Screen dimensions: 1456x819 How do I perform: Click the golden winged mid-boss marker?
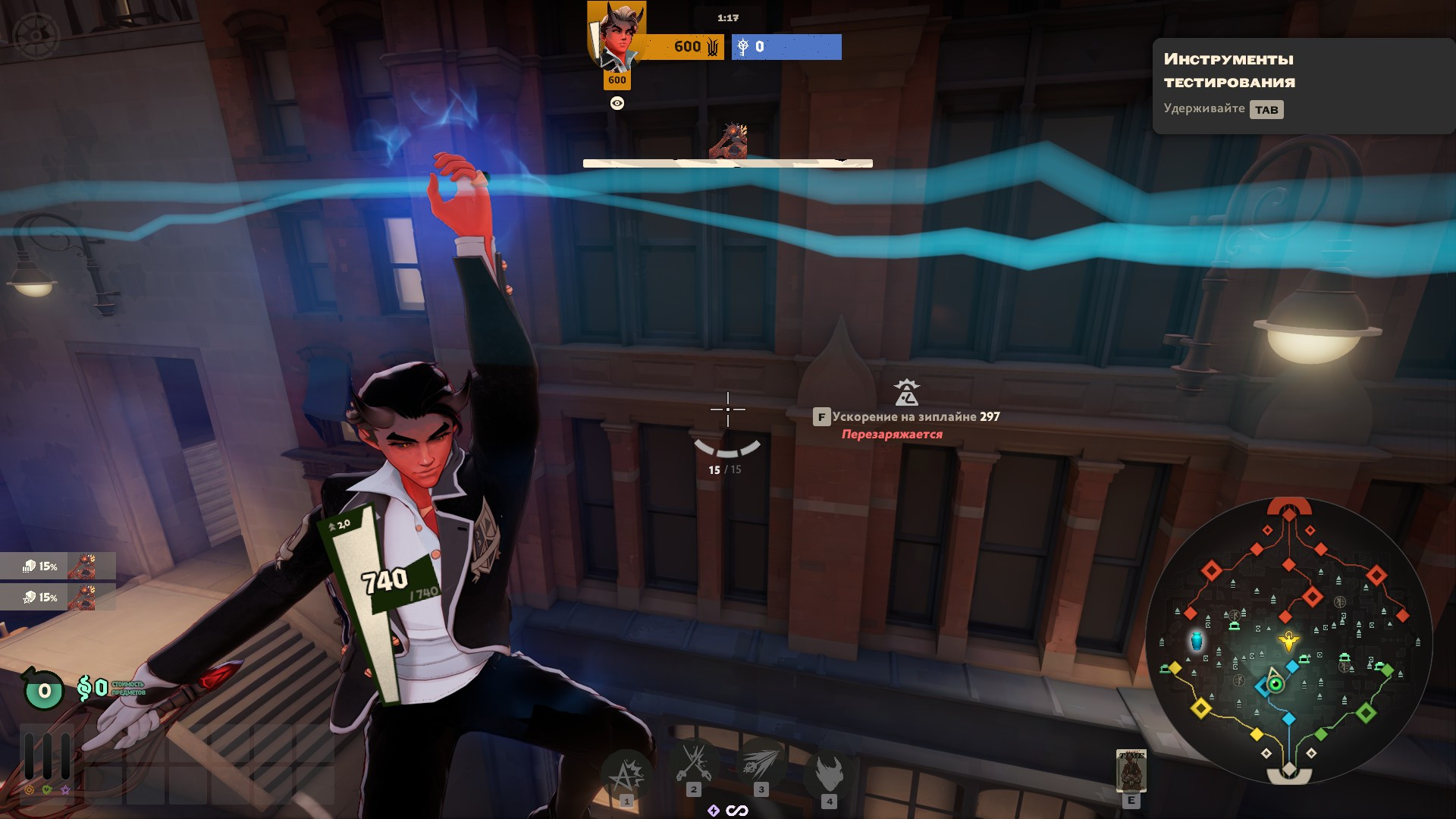[1288, 642]
